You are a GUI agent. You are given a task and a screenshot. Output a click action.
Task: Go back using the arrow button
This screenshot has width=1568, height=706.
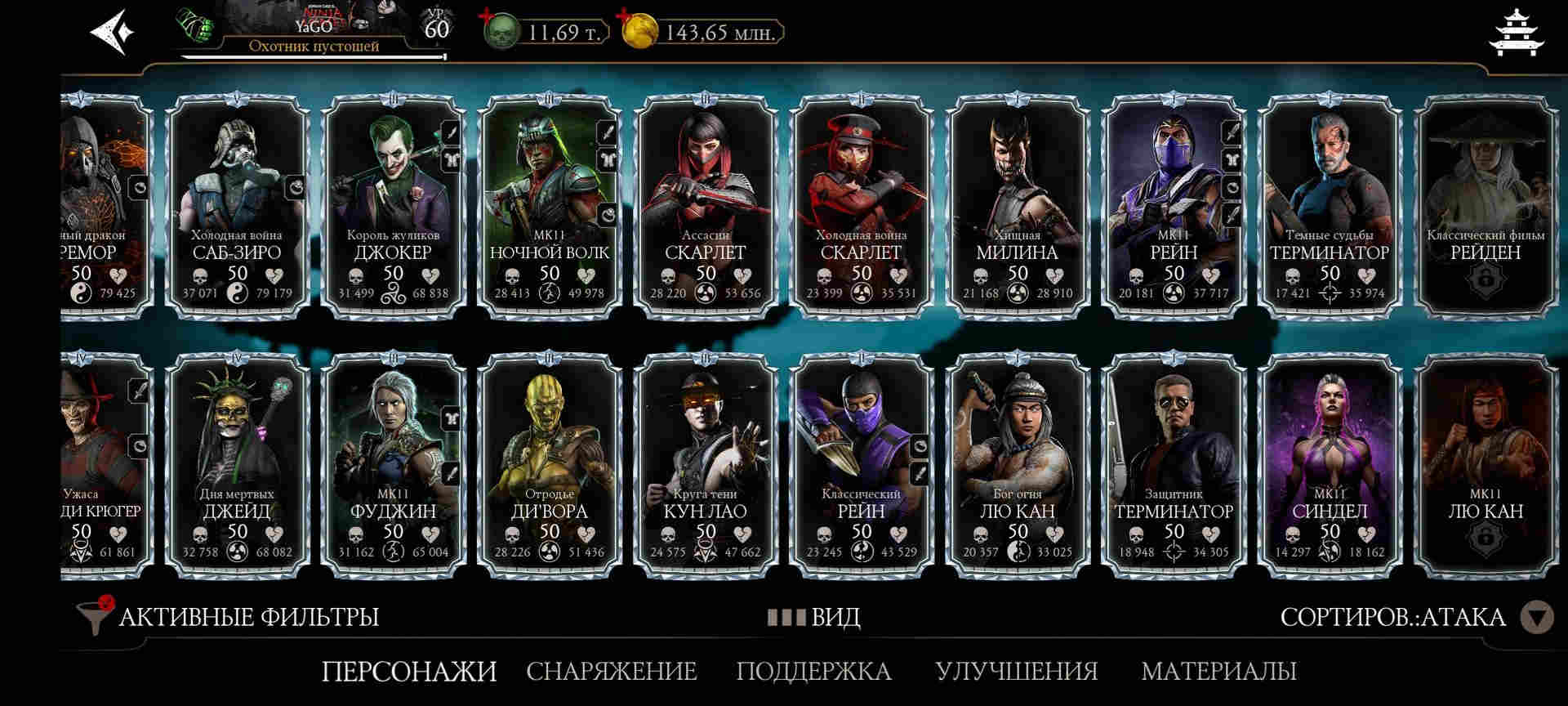pyautogui.click(x=112, y=33)
